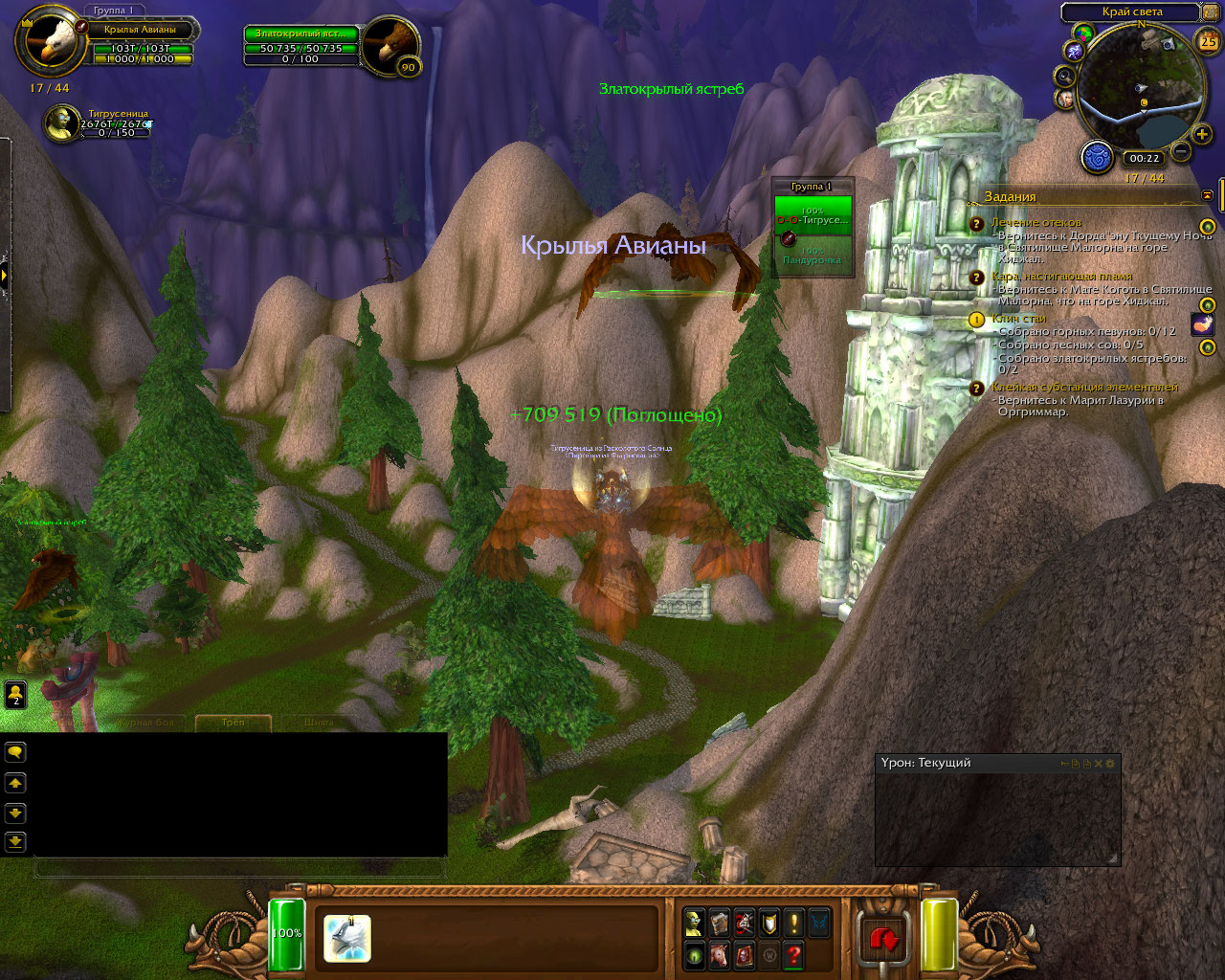Zoom in the minimap with the plus button
Viewport: 1225px width, 980px height.
[1202, 135]
